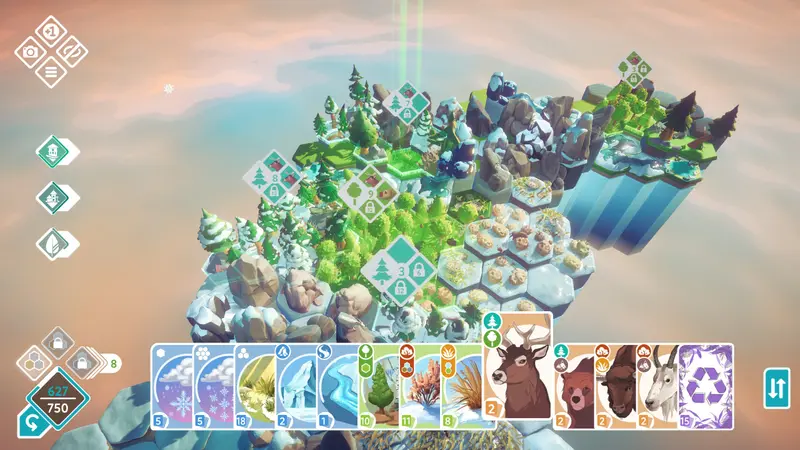The width and height of the screenshot is (800, 450).
Task: Activate the camera photo mode button
Action: [x=31, y=51]
